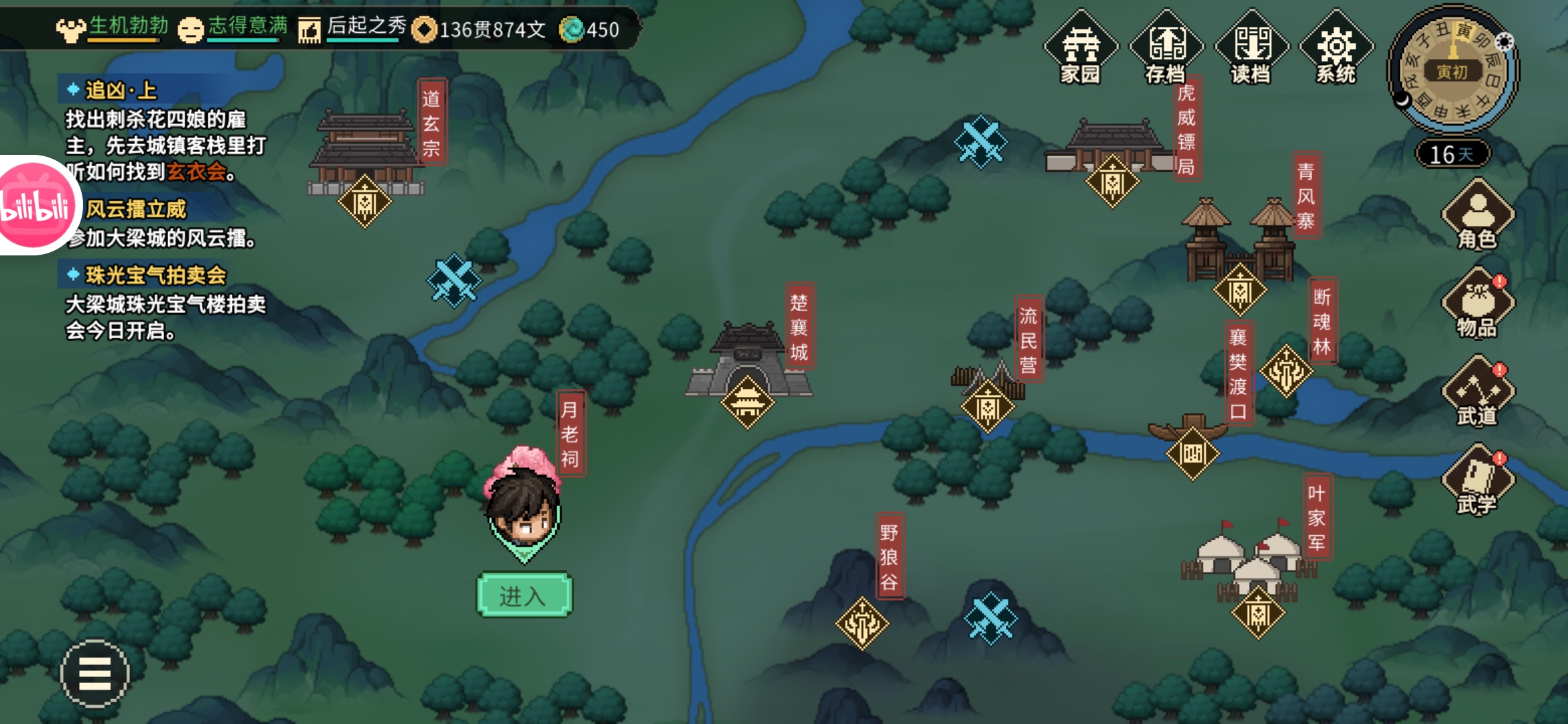Show the 武道 martial path panel
Viewport: 1568px width, 724px height.
click(x=1478, y=393)
